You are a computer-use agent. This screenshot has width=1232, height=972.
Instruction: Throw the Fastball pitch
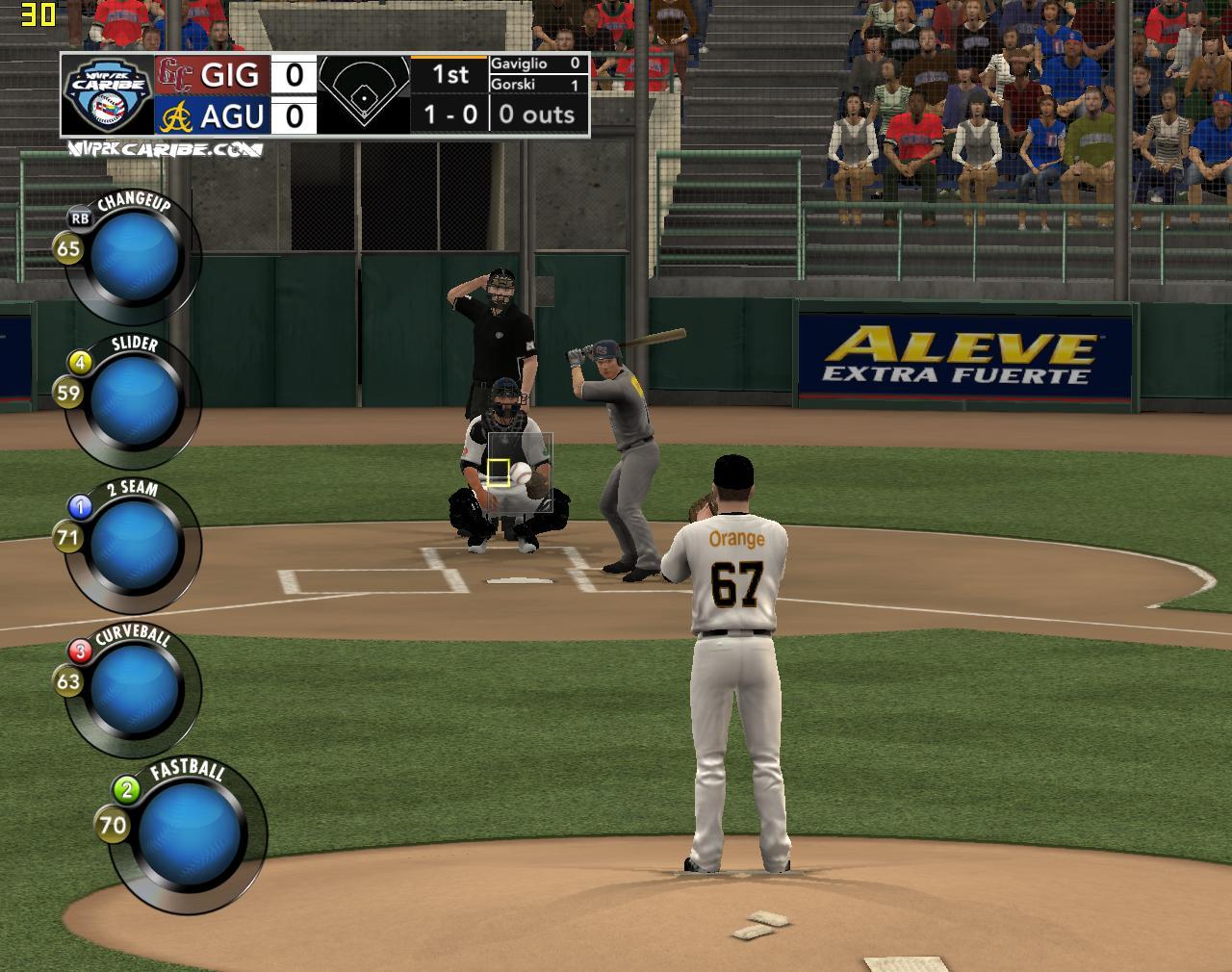(x=188, y=832)
